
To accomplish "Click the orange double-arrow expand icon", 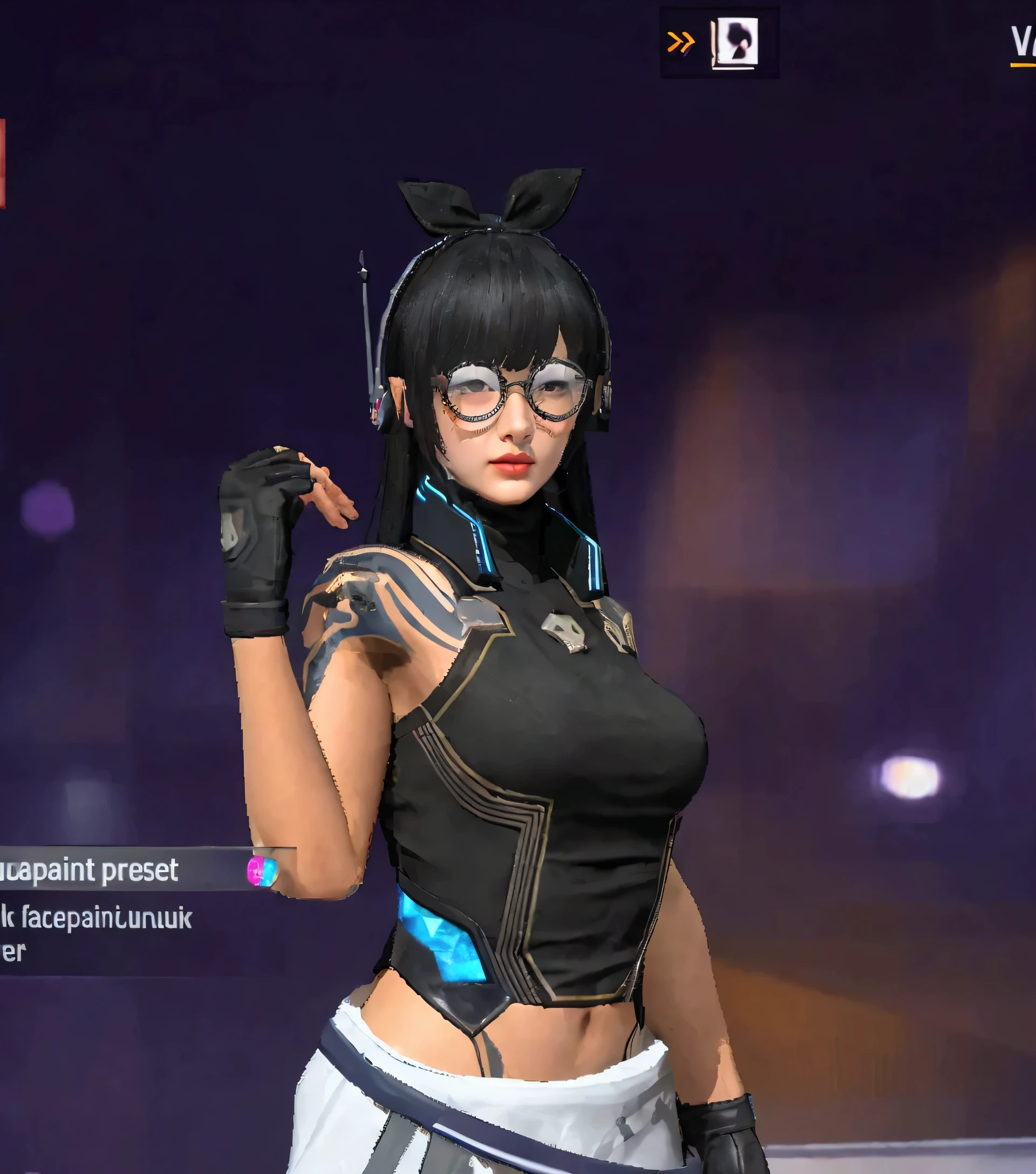I will [680, 42].
